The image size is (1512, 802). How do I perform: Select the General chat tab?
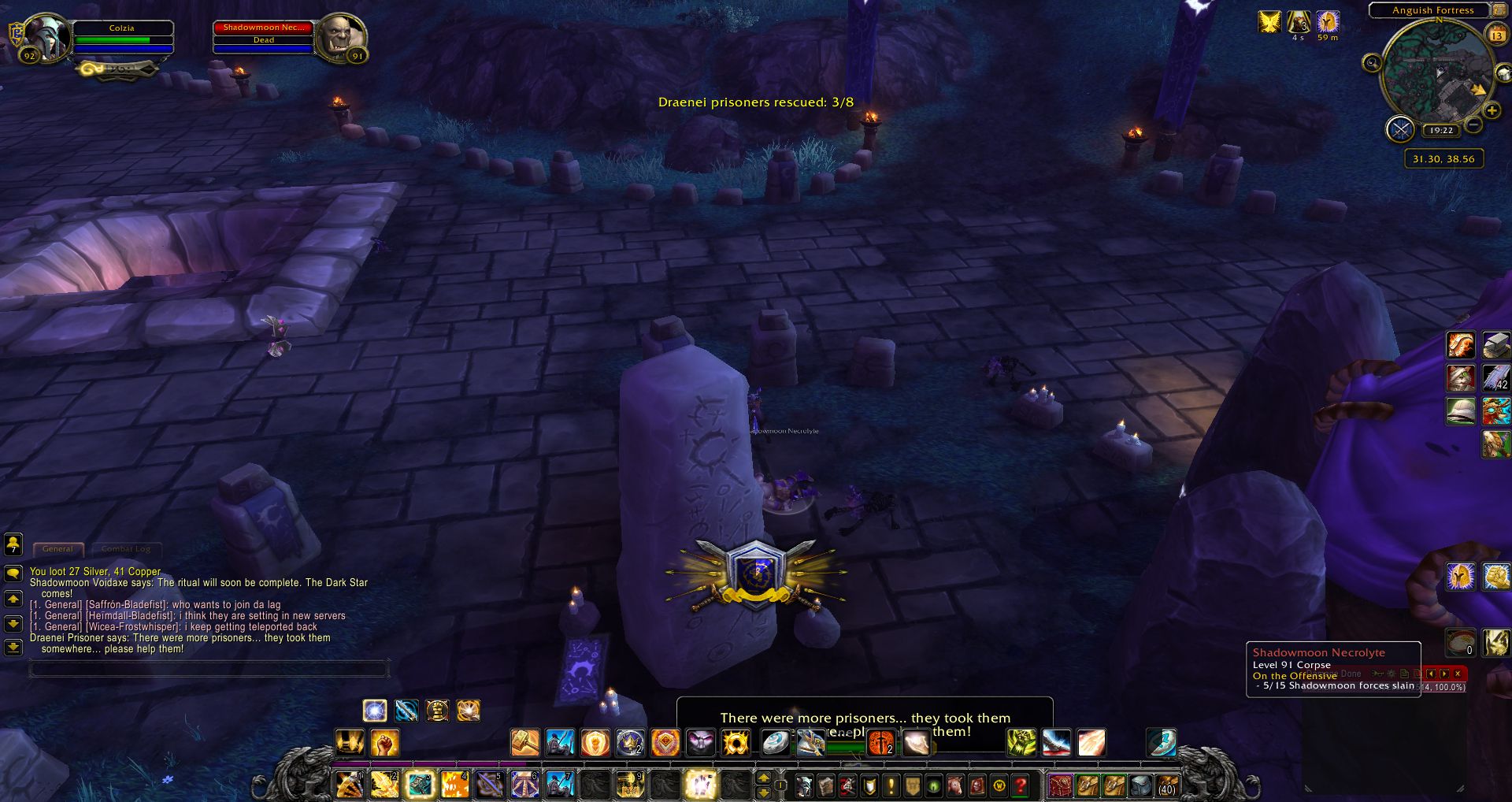click(x=57, y=549)
